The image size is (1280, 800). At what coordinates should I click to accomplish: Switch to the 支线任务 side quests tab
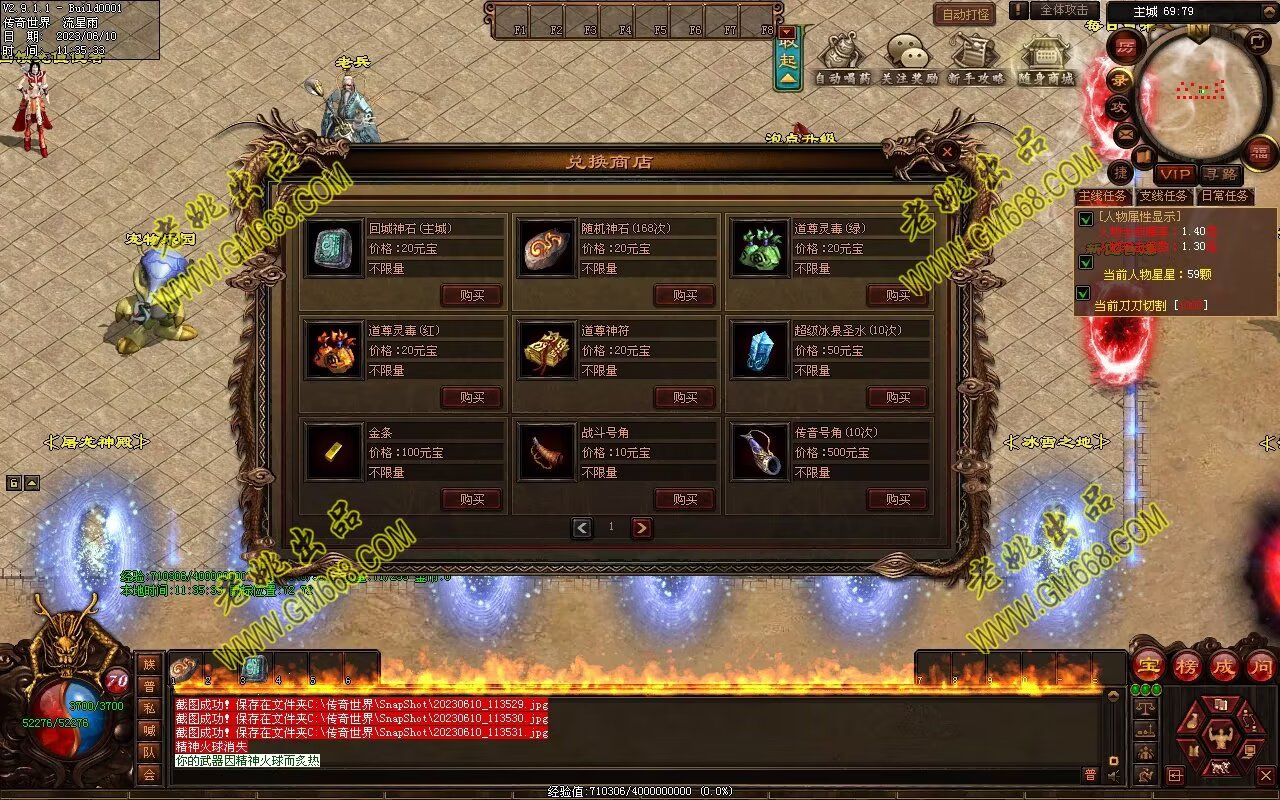pos(1163,196)
